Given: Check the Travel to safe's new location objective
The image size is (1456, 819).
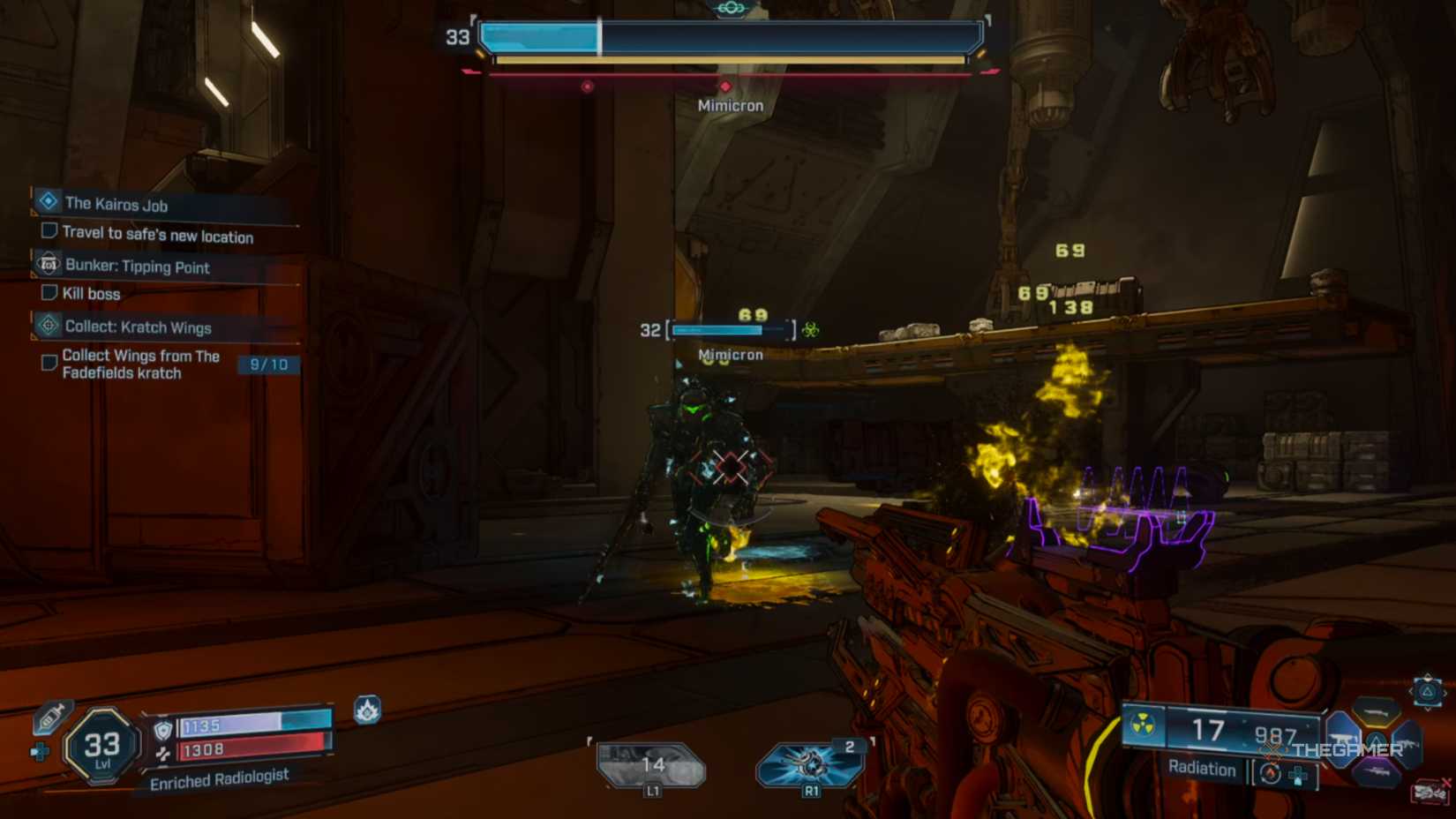Looking at the screenshot, I should 49,229.
